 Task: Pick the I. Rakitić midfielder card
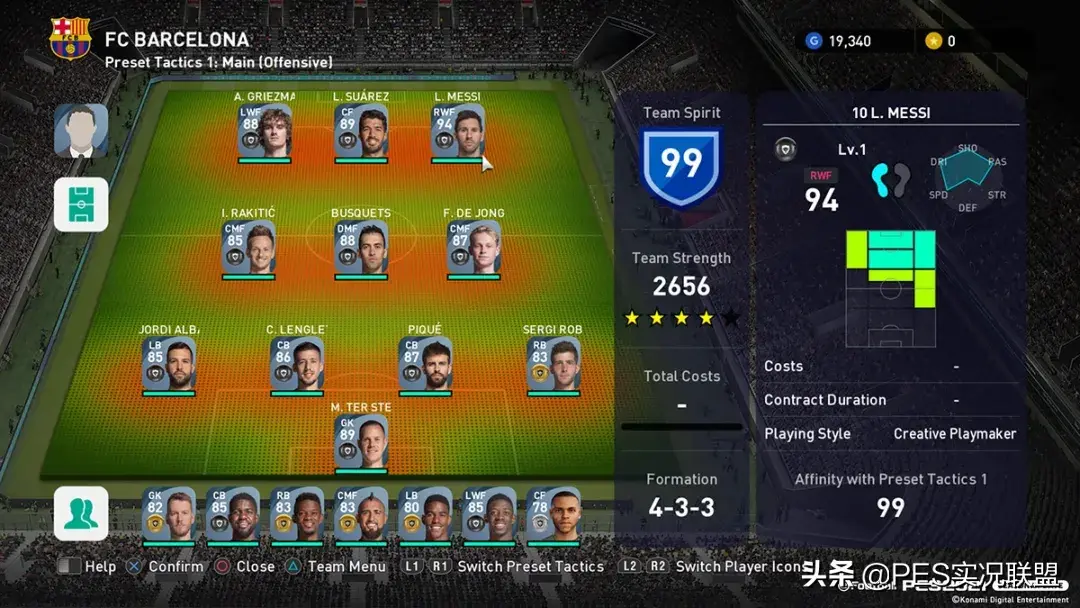(248, 248)
